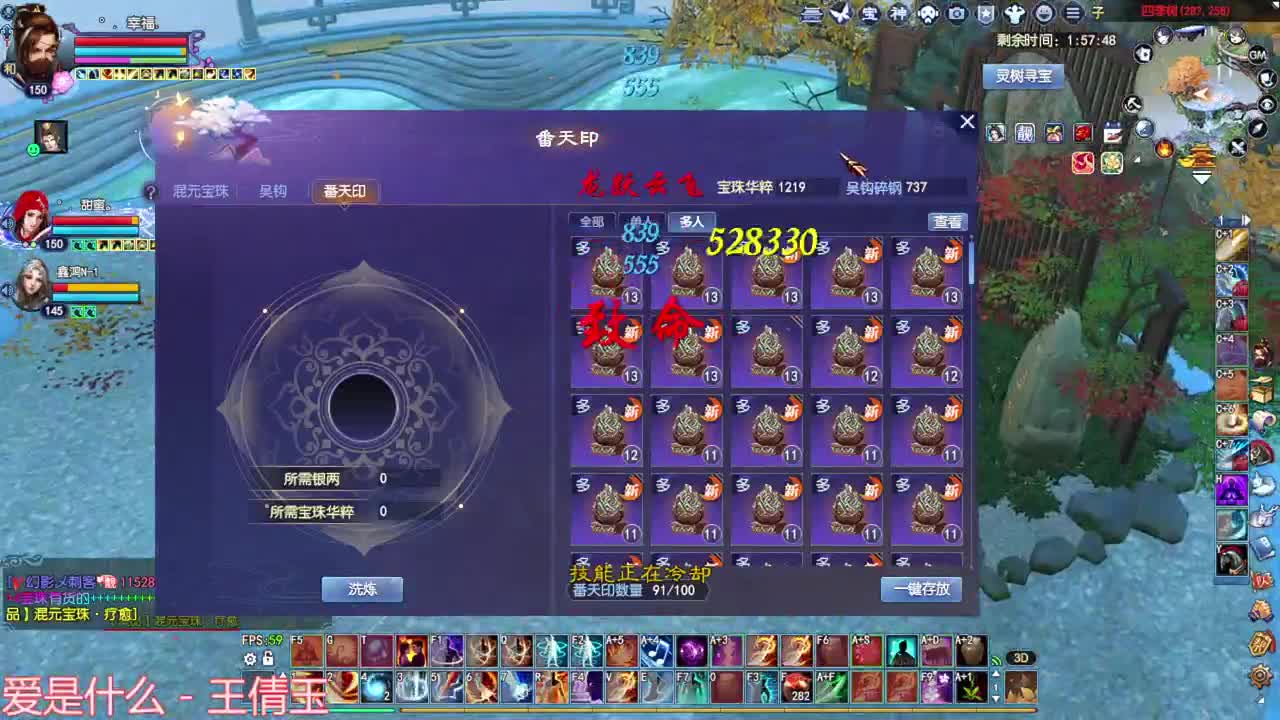
Task: Click the lock toggle beside the FPS counter
Action: [267, 658]
